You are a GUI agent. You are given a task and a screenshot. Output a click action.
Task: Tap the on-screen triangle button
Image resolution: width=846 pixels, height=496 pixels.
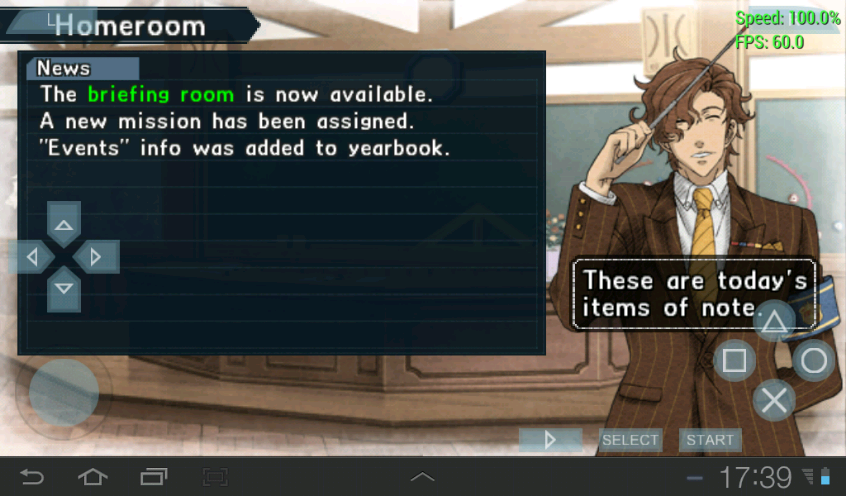773,321
